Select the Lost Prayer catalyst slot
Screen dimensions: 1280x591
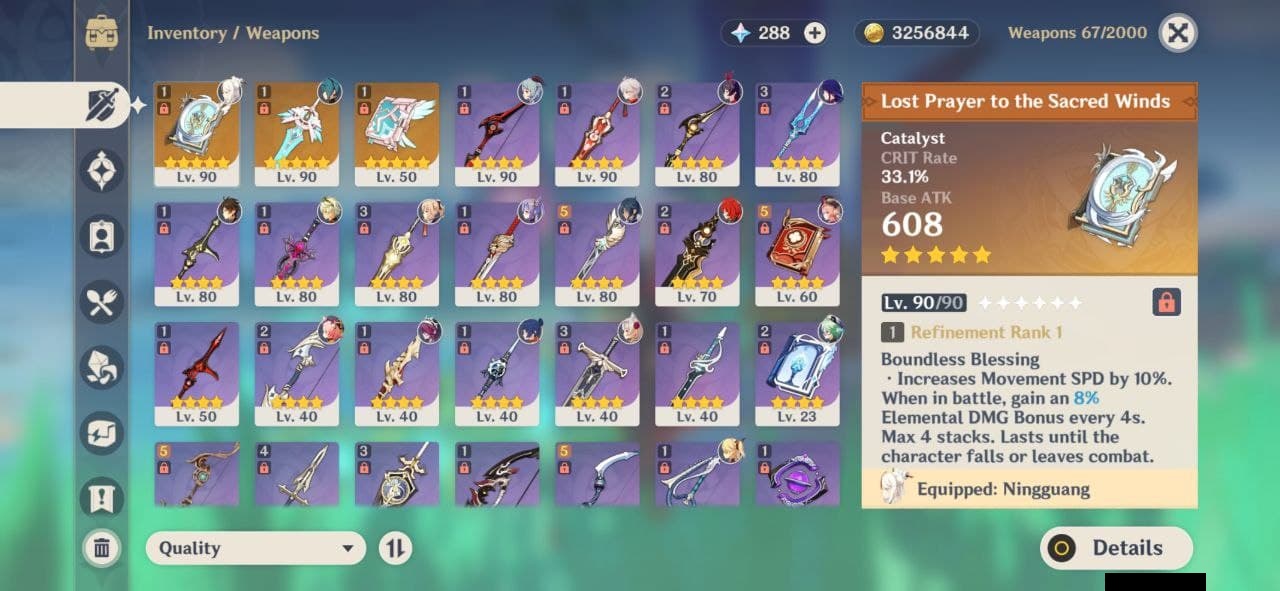(197, 134)
